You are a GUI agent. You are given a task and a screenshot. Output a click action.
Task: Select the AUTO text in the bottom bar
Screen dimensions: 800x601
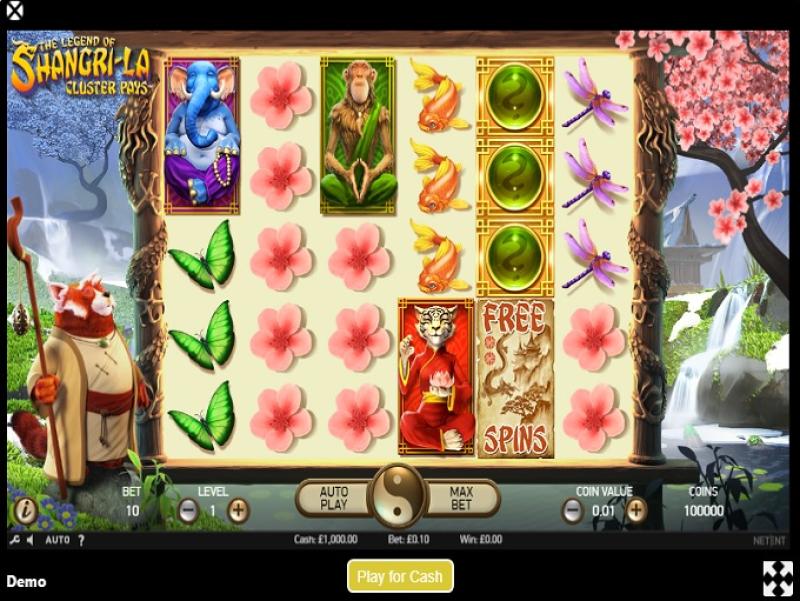[x=58, y=540]
